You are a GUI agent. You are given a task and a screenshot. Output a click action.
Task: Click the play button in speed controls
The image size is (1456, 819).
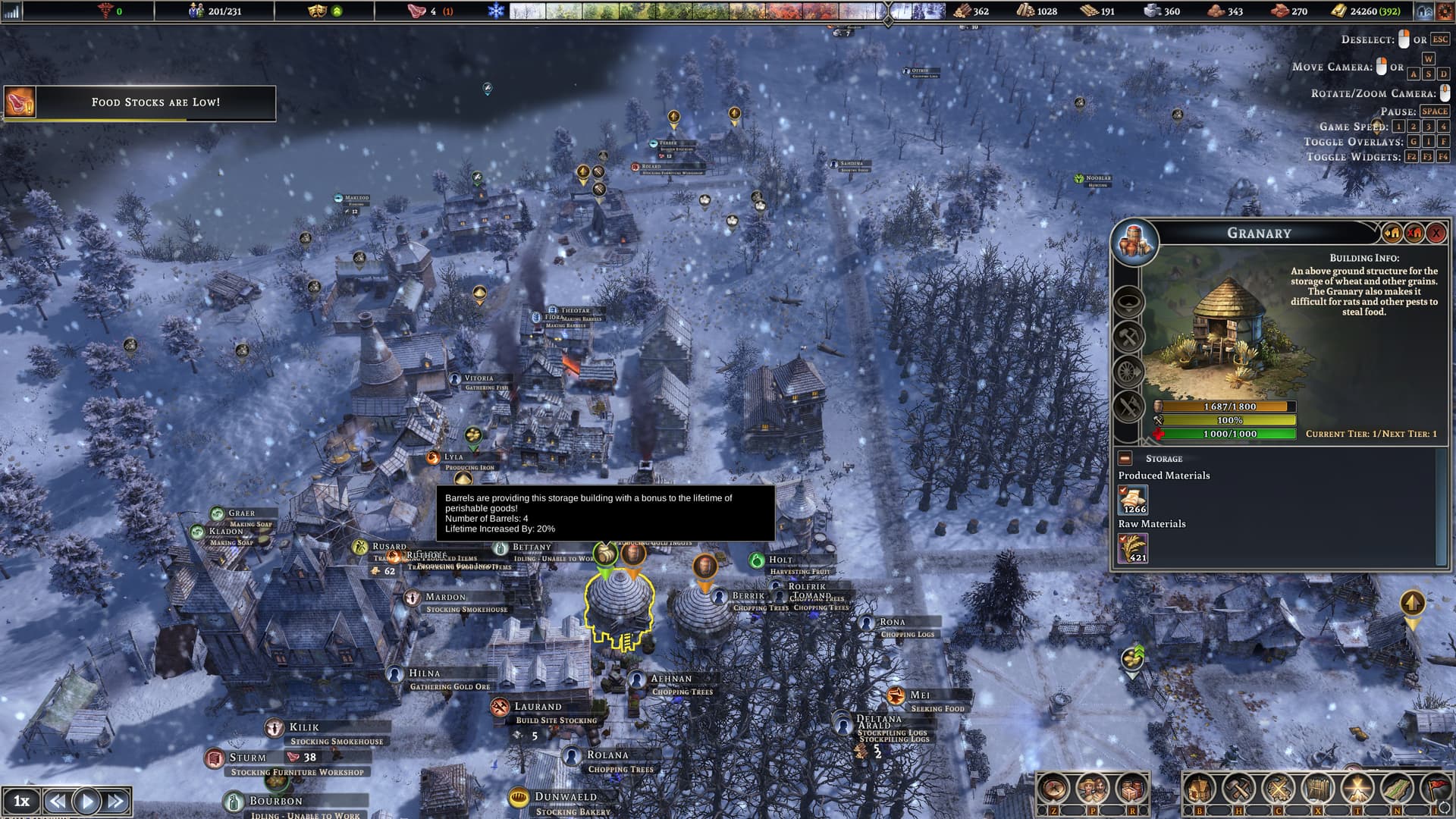coord(86,801)
